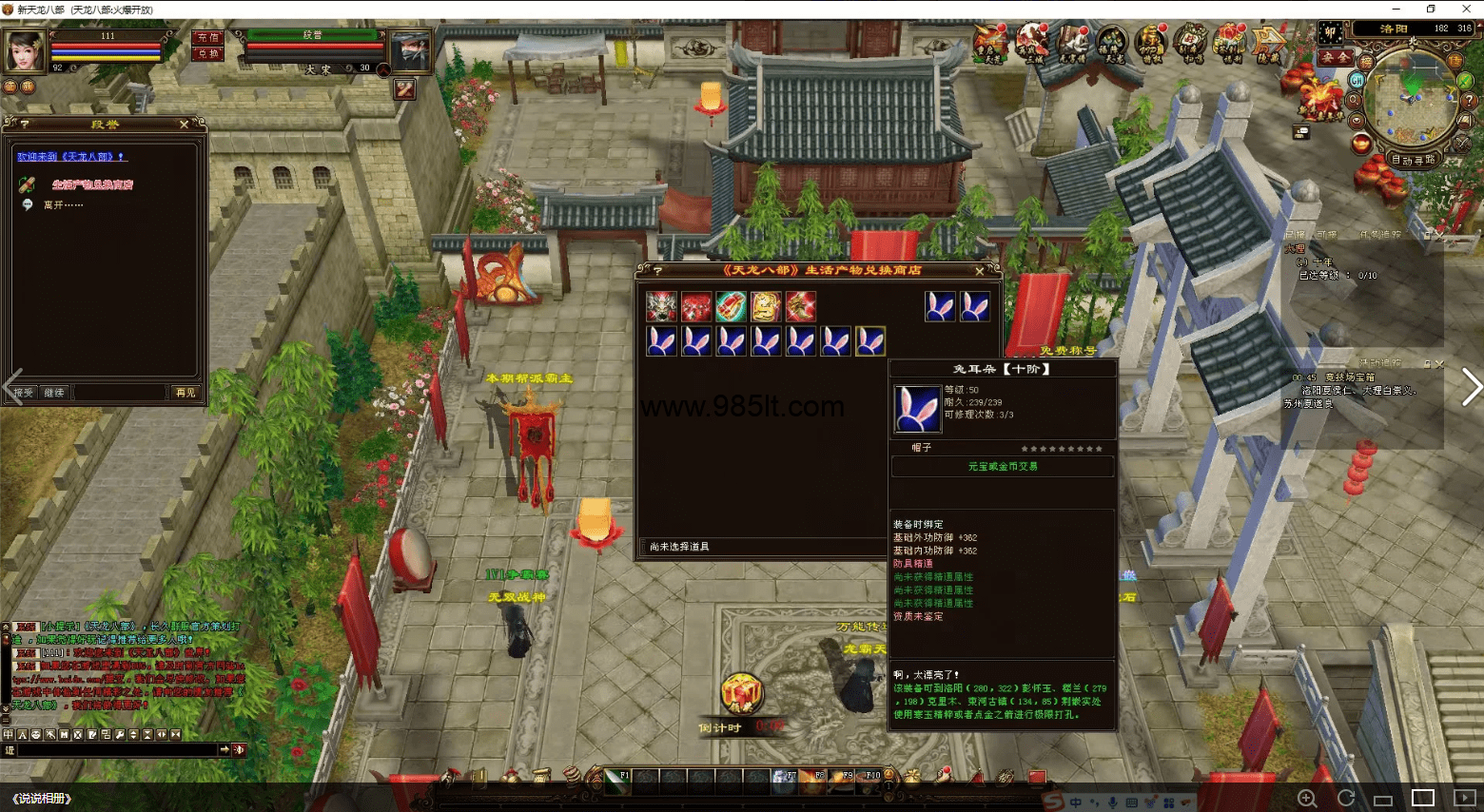Open the shop window's question mark help
The width and height of the screenshot is (1484, 812).
pos(656,271)
